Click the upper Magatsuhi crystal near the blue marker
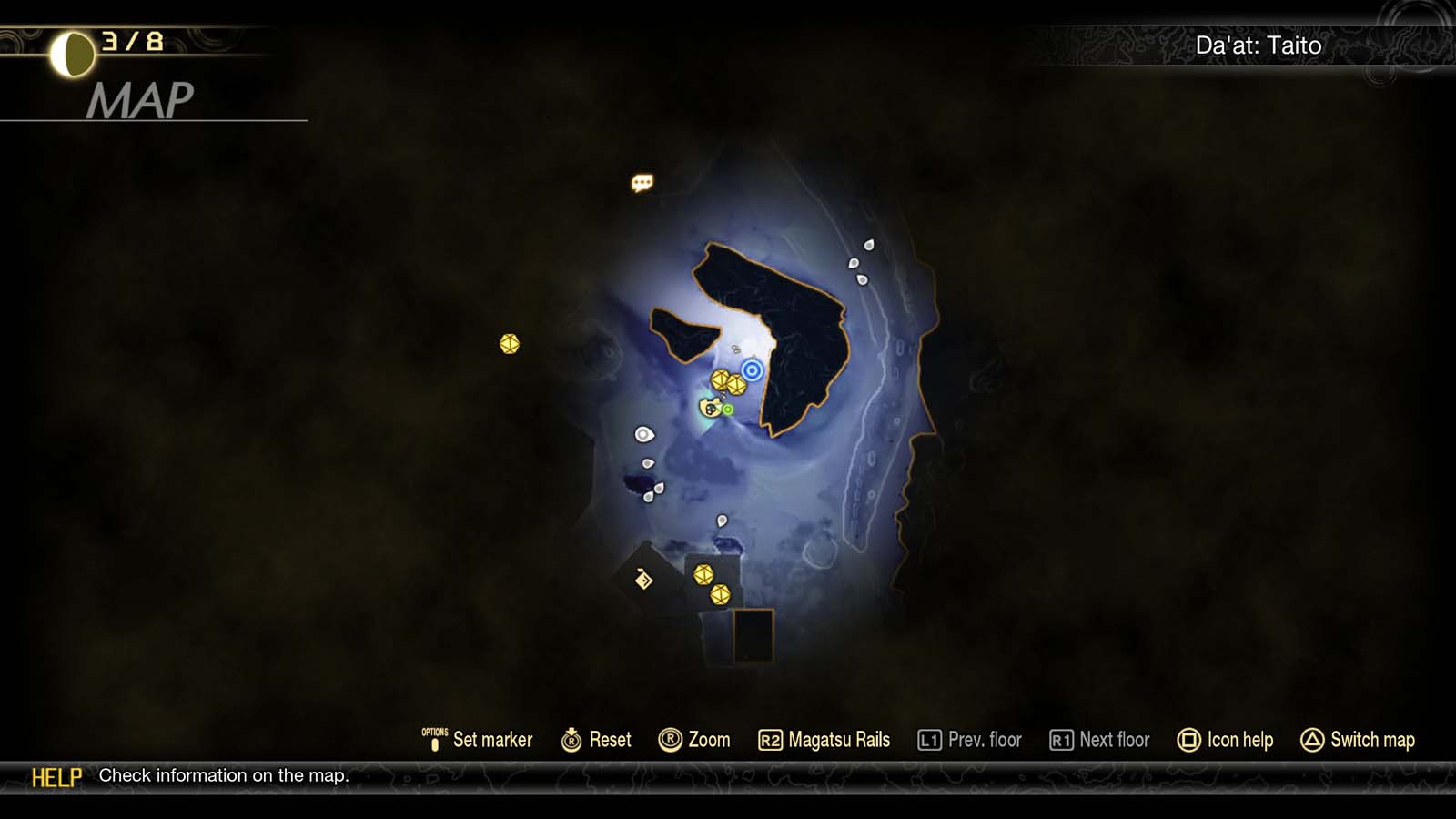The image size is (1456, 819). pos(719,379)
